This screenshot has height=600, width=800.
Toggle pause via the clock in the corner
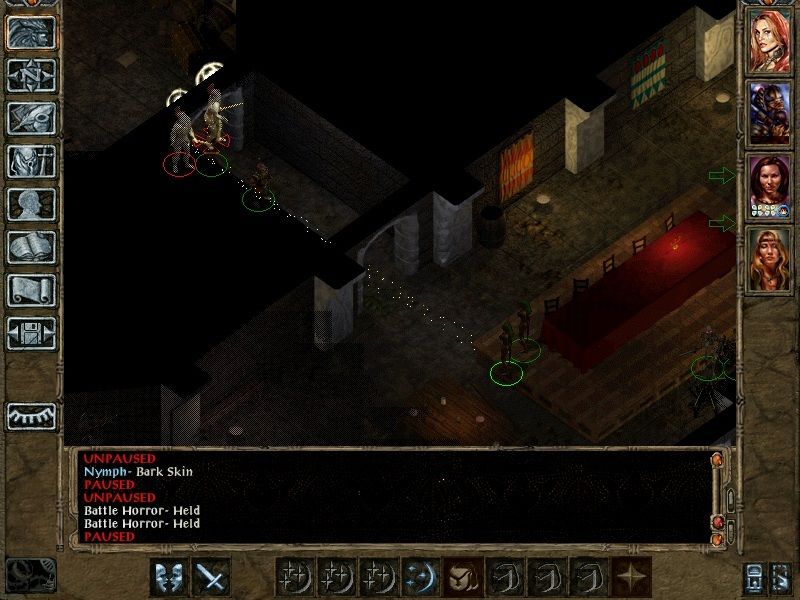[x=30, y=575]
